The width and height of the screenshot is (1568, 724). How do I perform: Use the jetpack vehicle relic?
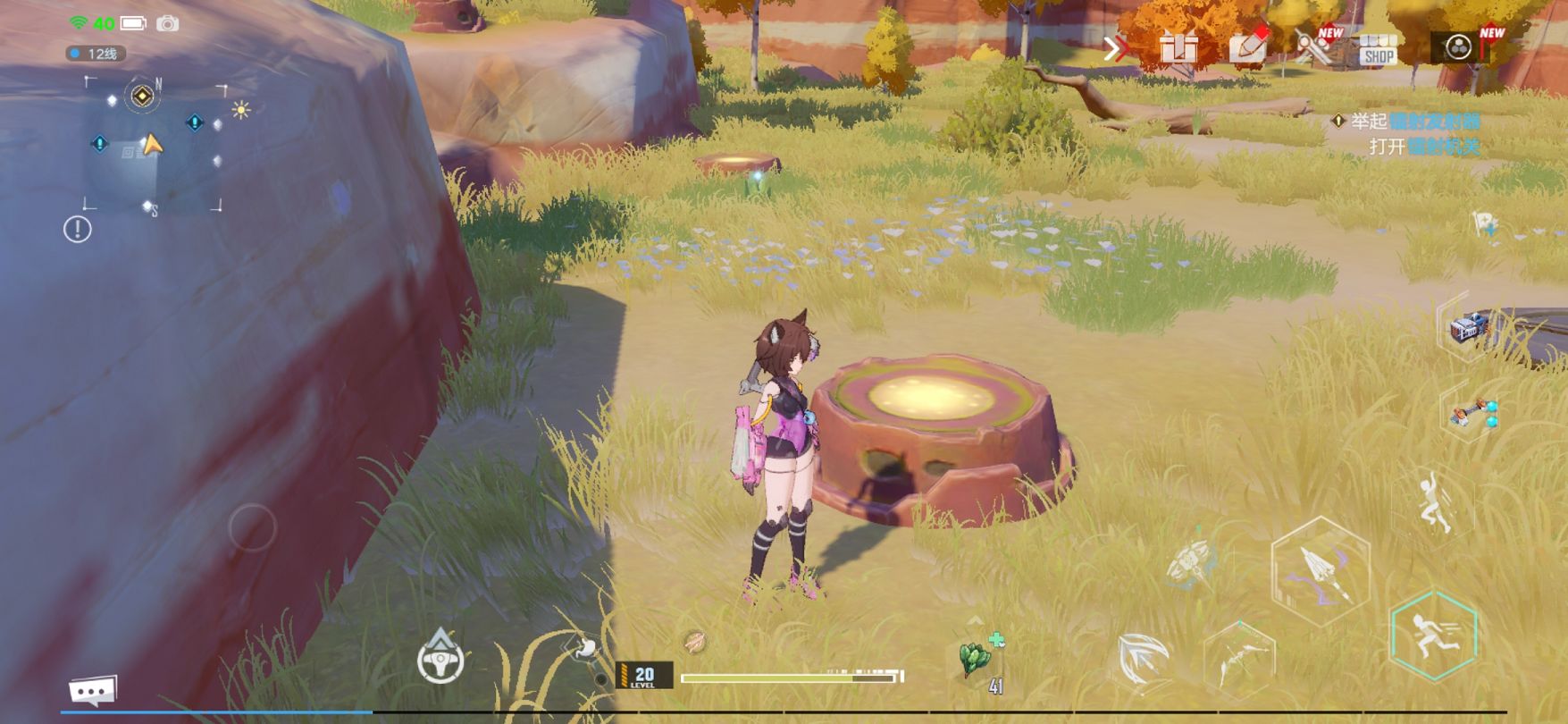1470,327
